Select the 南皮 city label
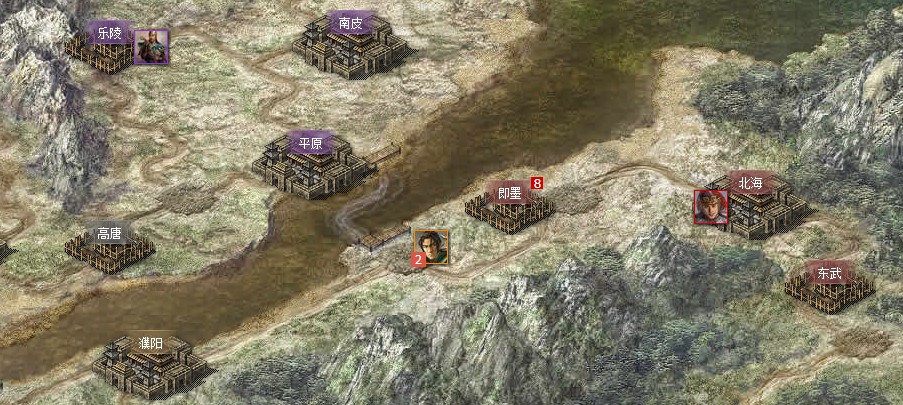903x405 pixels. (x=350, y=23)
